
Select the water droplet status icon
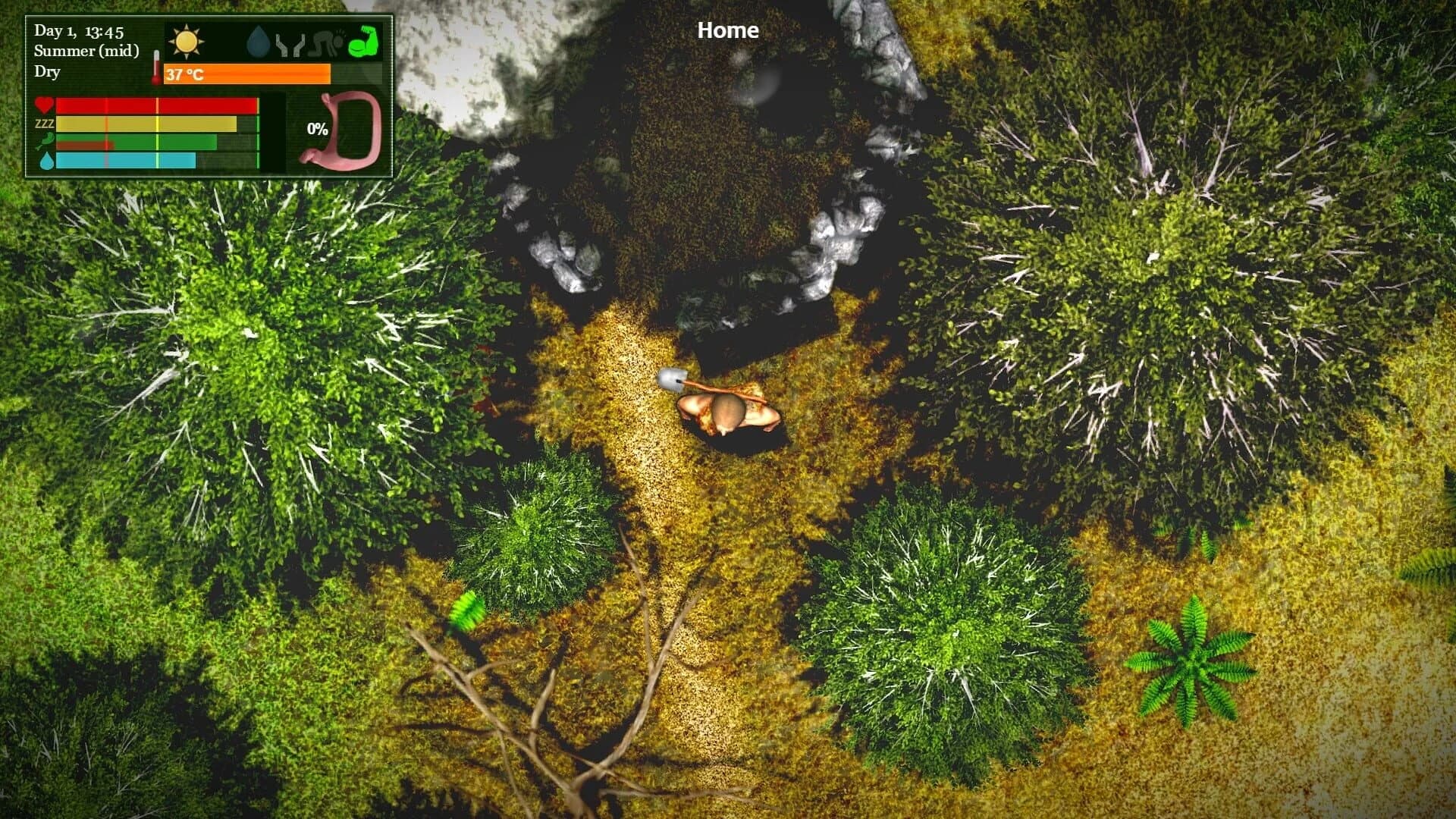coord(258,41)
